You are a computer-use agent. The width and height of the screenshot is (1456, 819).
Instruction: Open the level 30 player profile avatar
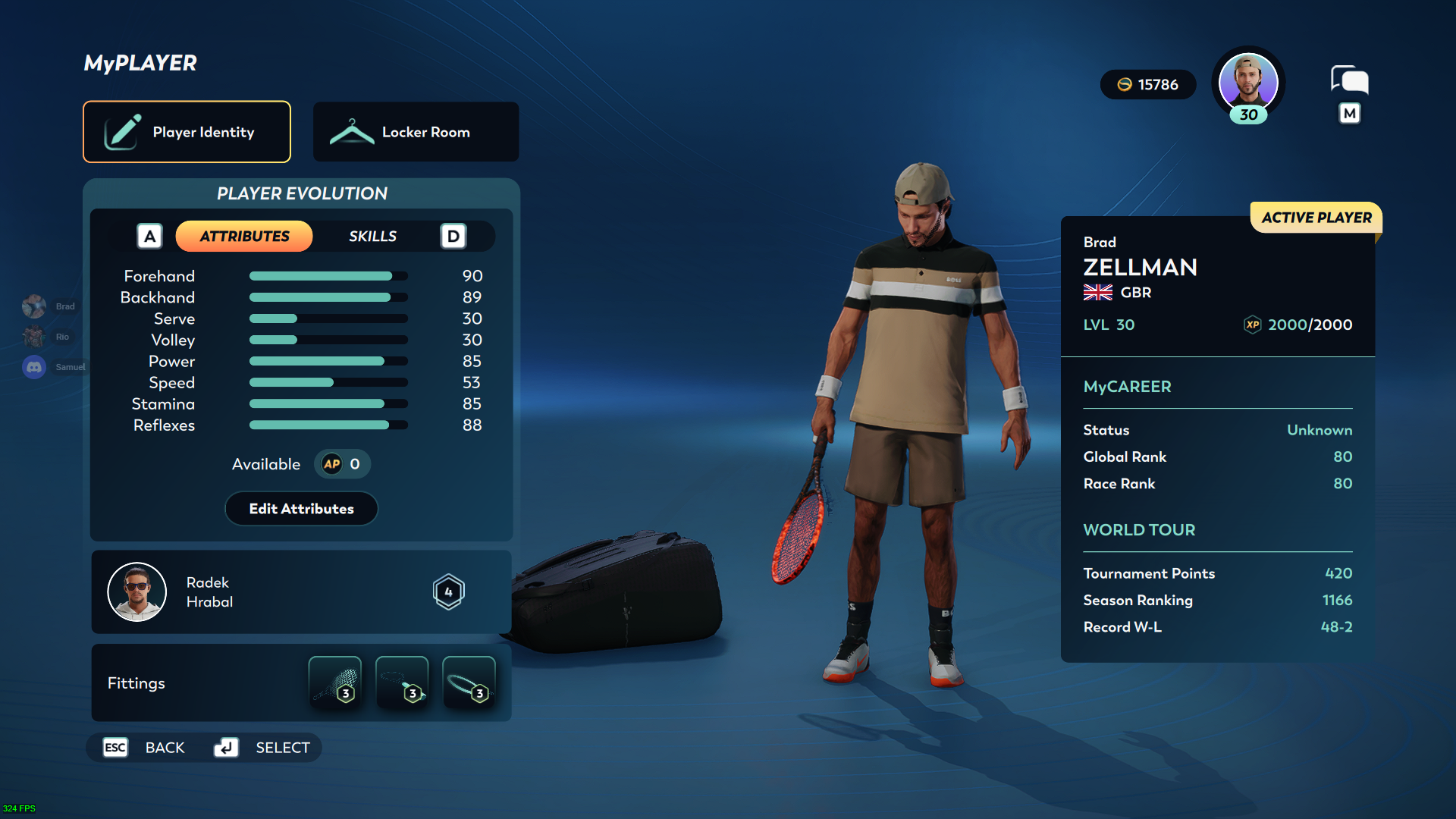tap(1247, 83)
